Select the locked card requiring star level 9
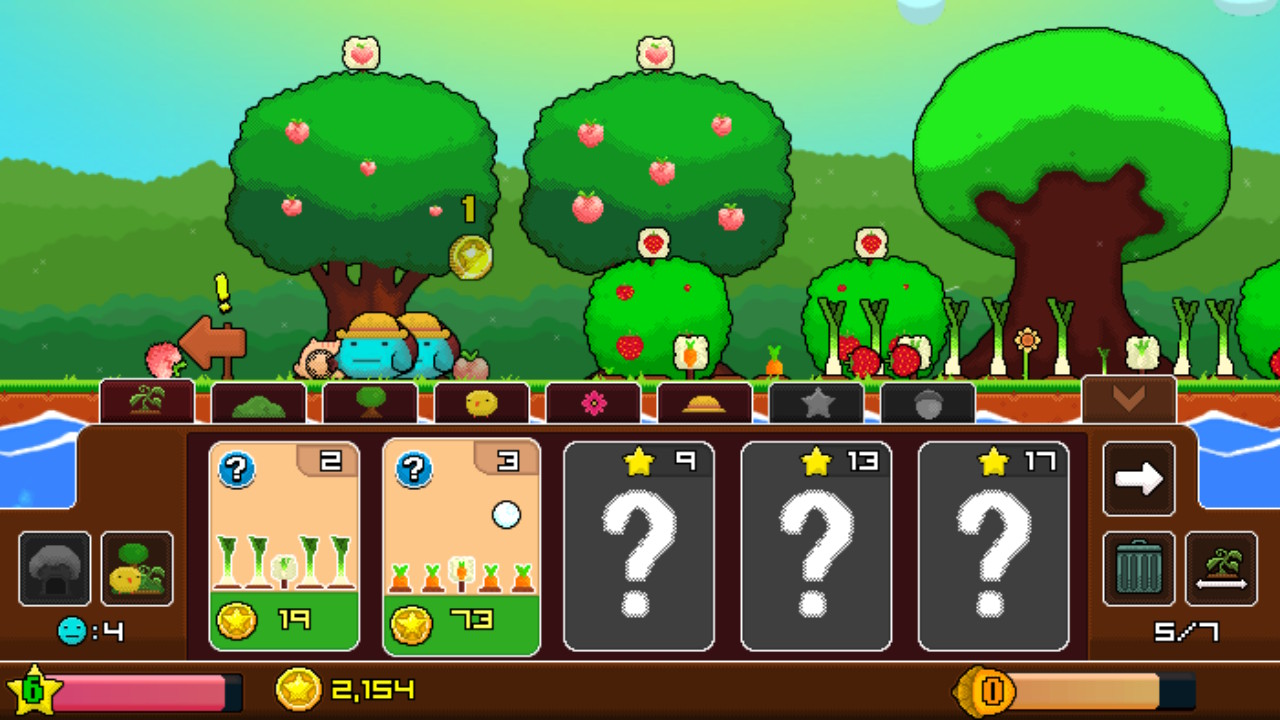1280x720 pixels. (x=639, y=546)
